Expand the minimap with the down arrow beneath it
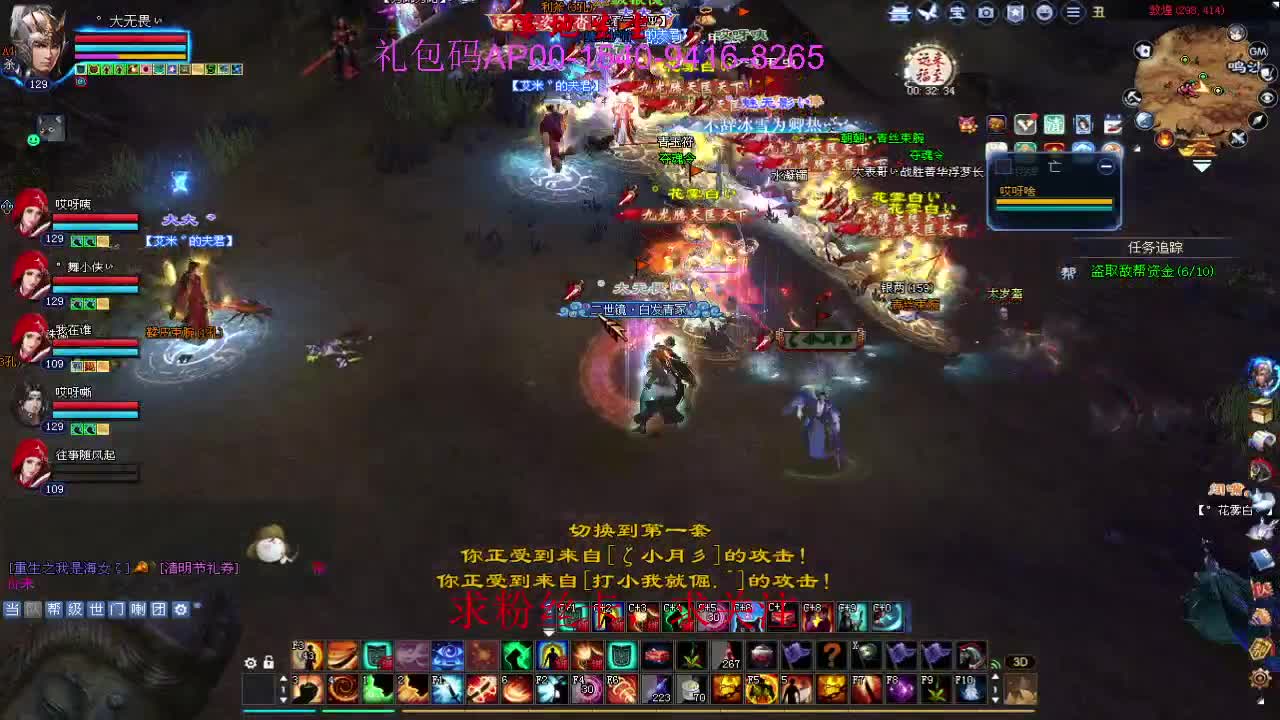This screenshot has height=720, width=1280. [1201, 165]
